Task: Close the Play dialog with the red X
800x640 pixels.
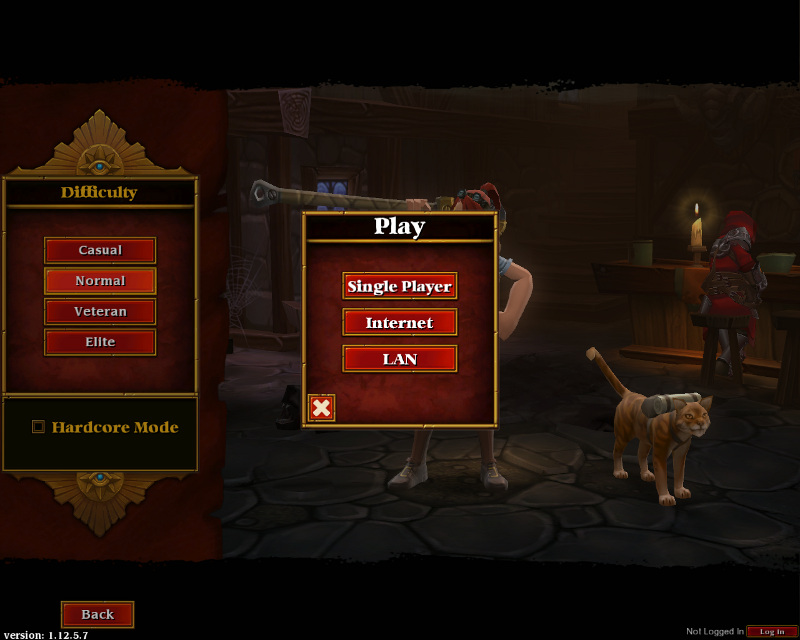Action: [x=321, y=407]
